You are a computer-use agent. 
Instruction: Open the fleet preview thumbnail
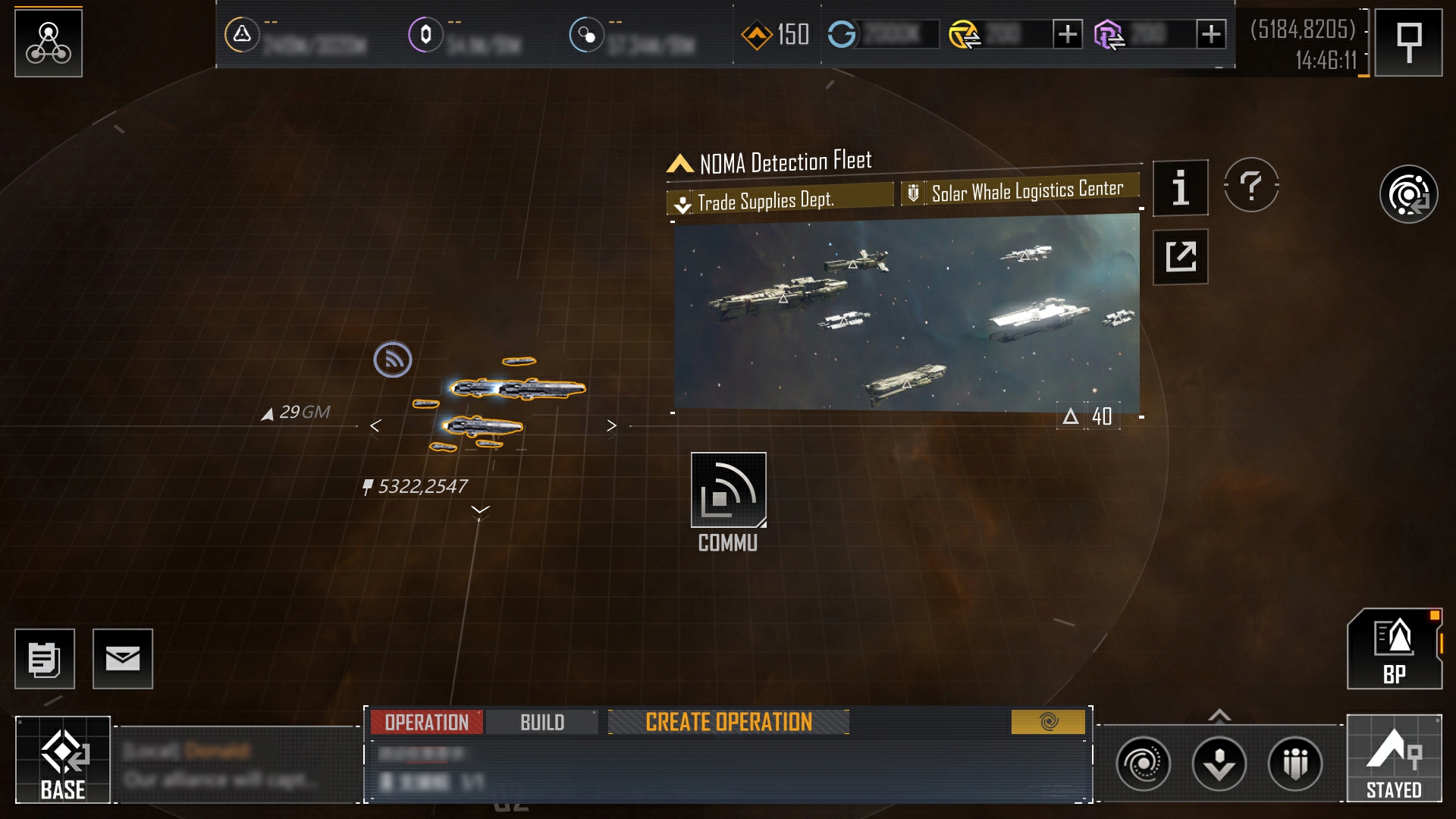(x=906, y=313)
